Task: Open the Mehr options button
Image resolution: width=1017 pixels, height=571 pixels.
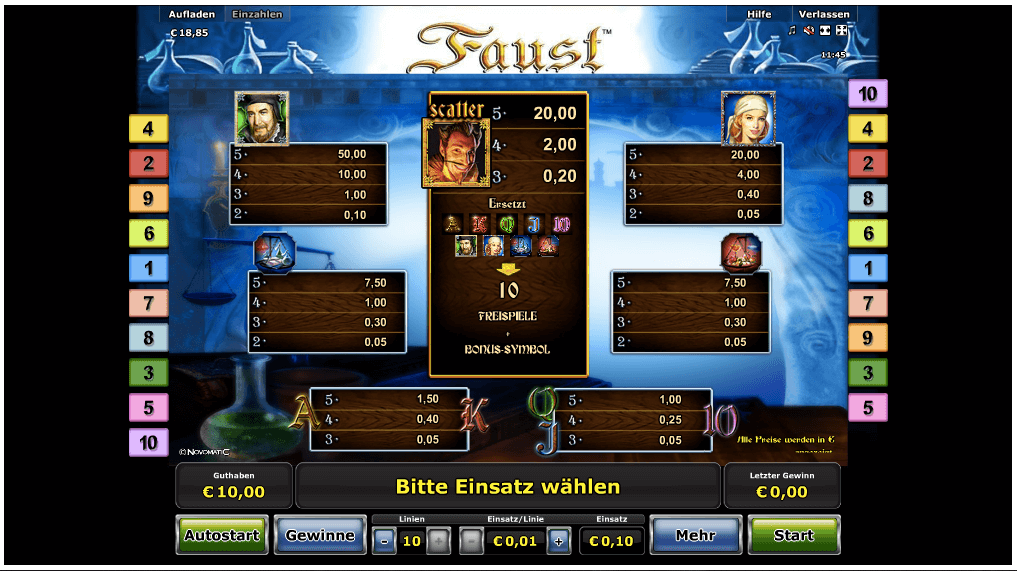Action: click(x=695, y=535)
